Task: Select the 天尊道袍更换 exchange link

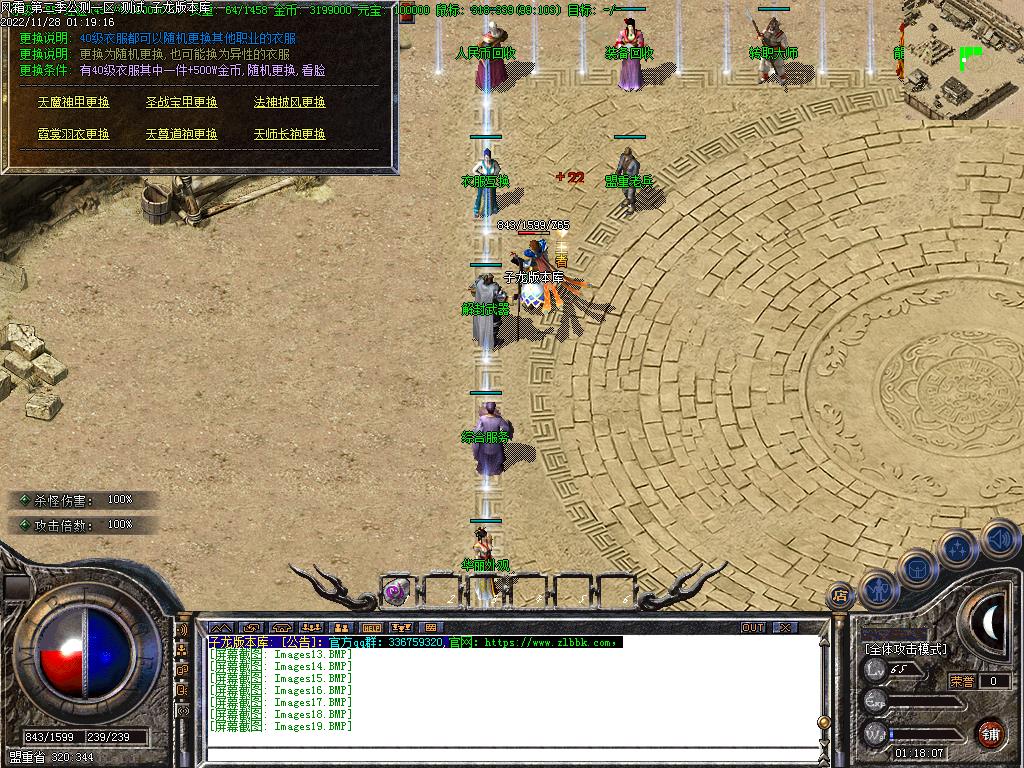Action: tap(181, 134)
